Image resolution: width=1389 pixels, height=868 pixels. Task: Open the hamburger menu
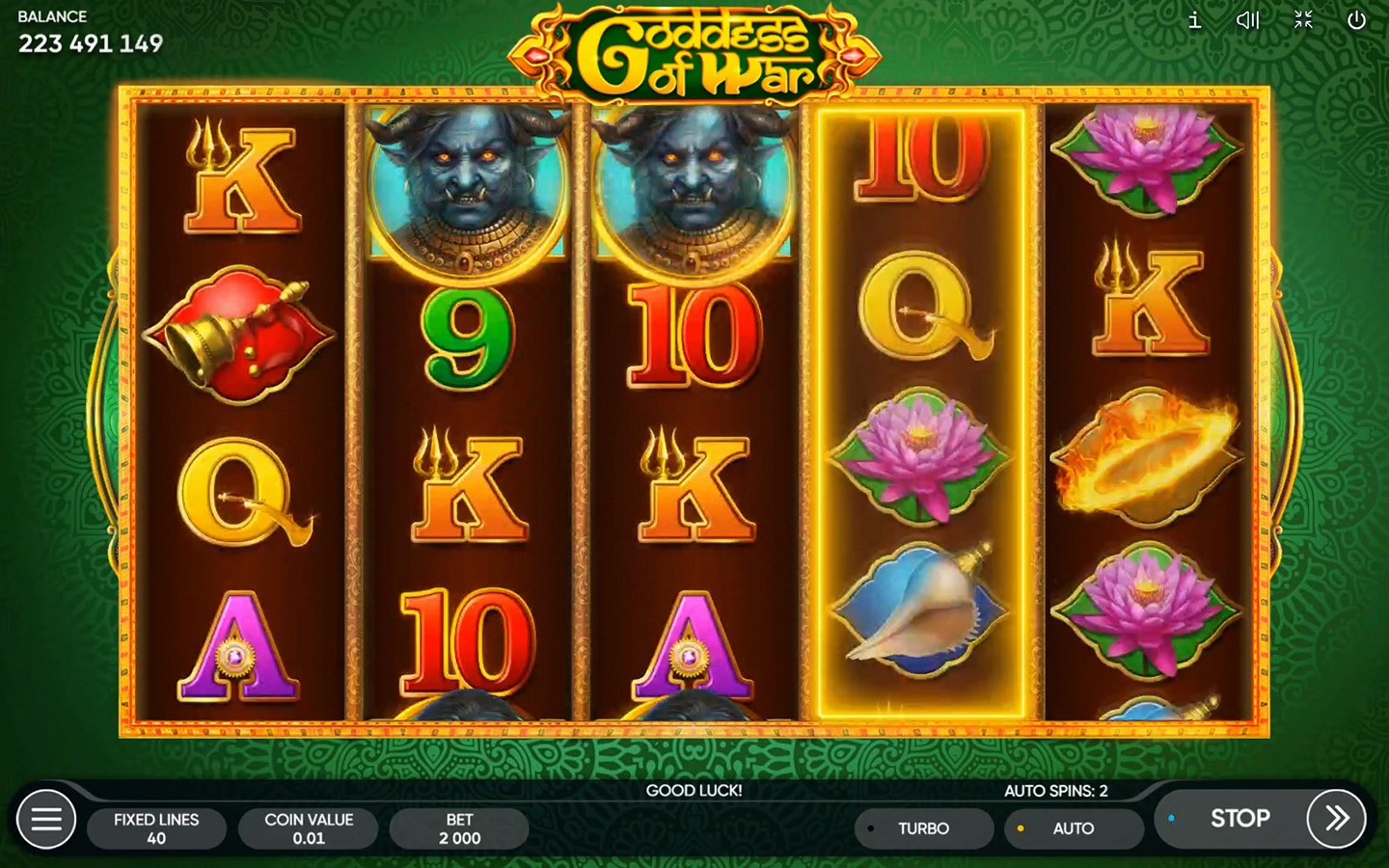(x=45, y=820)
